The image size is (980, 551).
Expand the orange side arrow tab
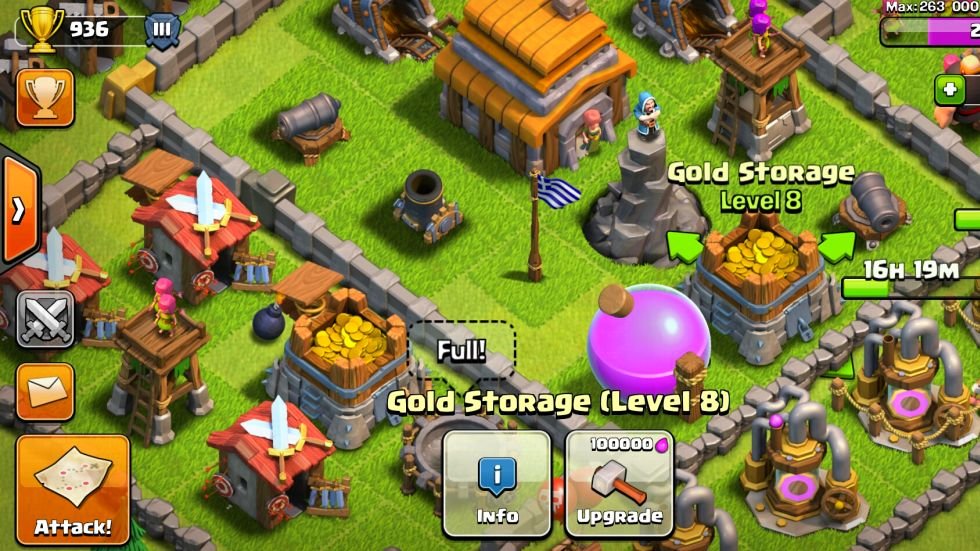18,211
